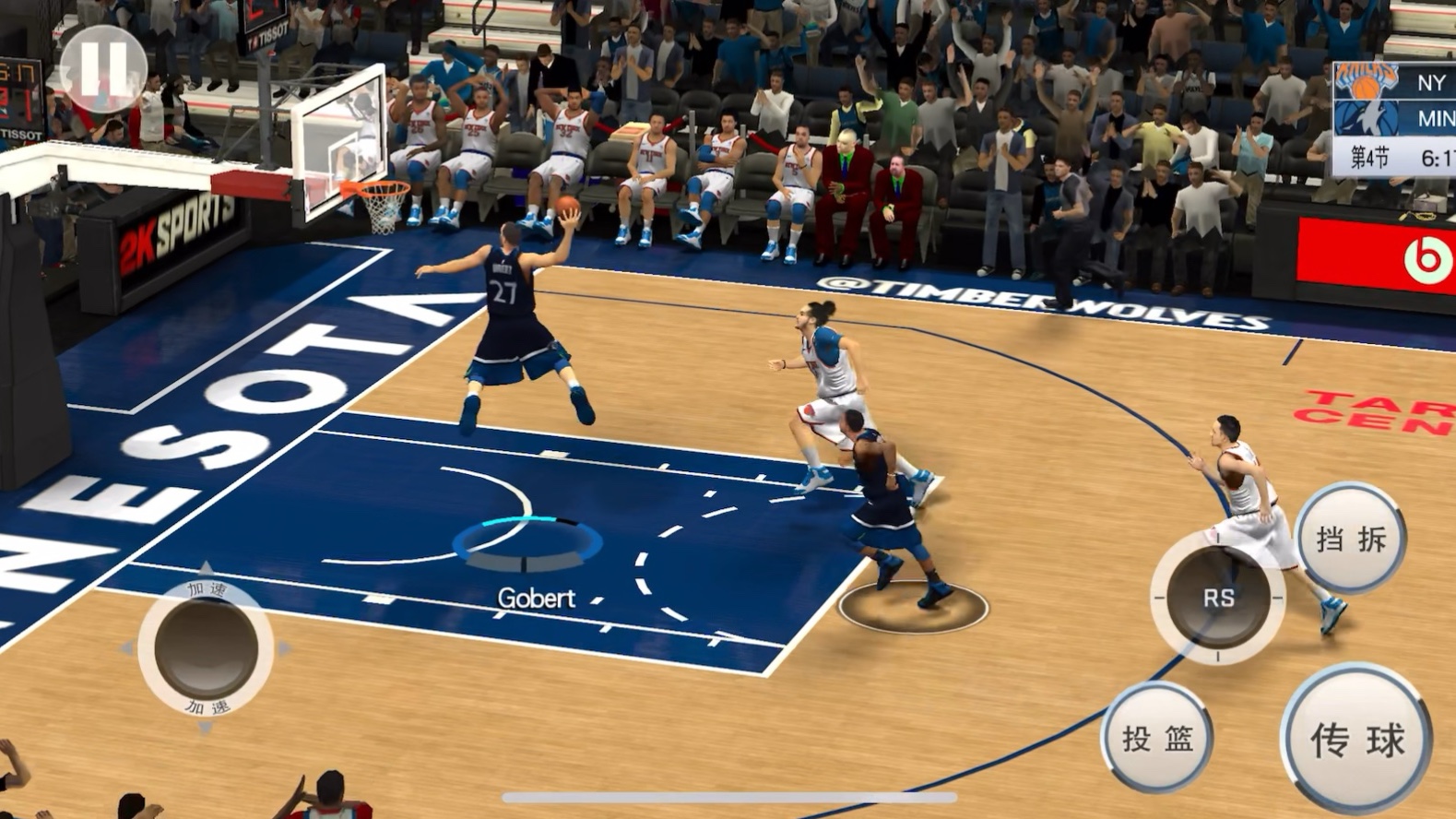Call a 挡拆 pick and roll
The width and height of the screenshot is (1456, 819).
(1351, 539)
